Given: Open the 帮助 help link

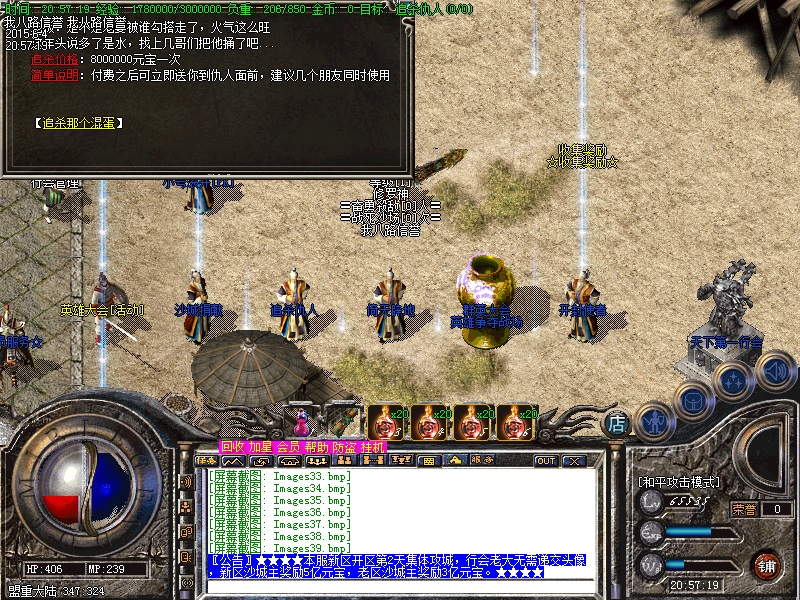Looking at the screenshot, I should tap(316, 446).
